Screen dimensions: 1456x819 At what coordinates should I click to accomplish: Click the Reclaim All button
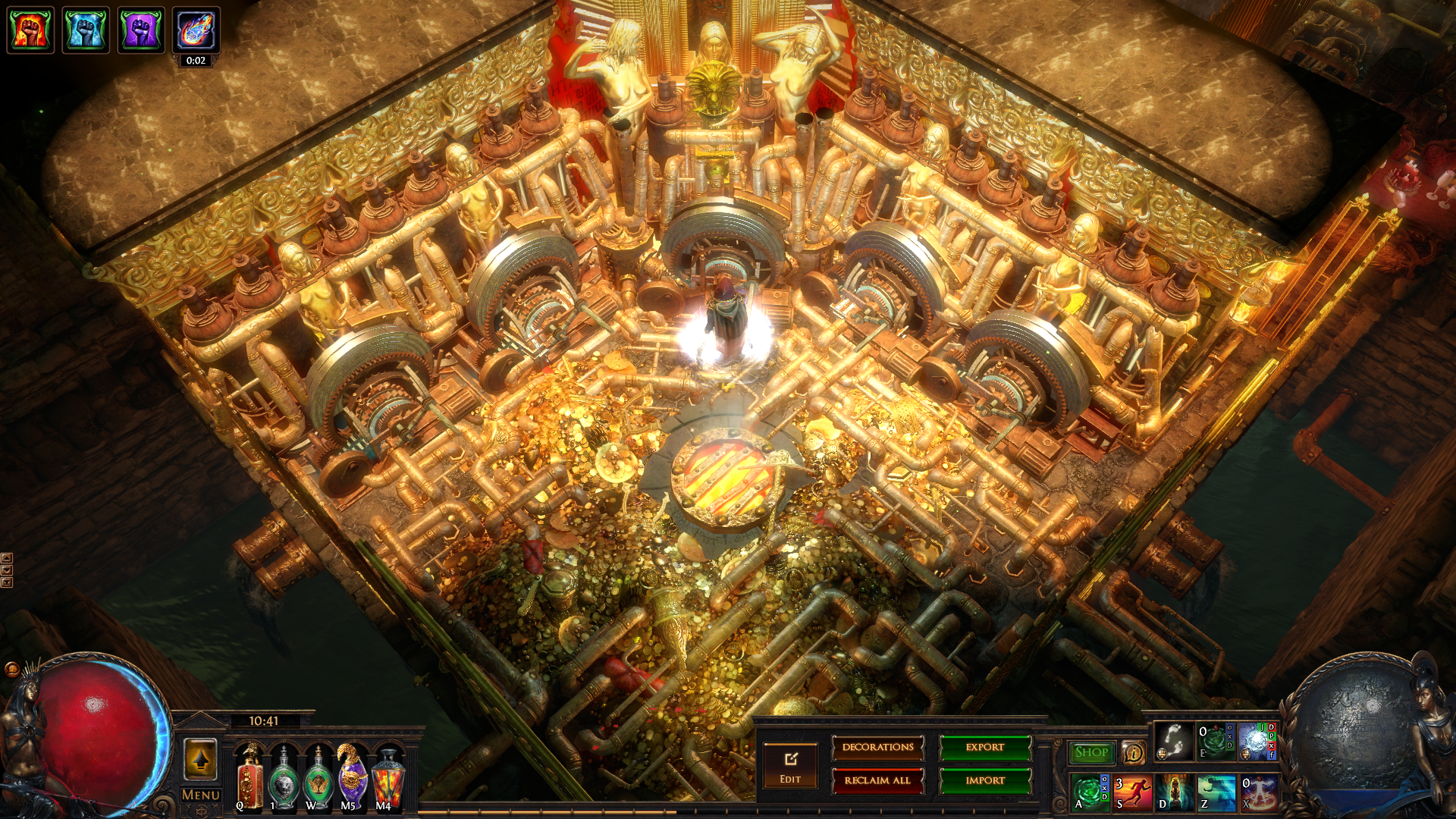point(877,780)
